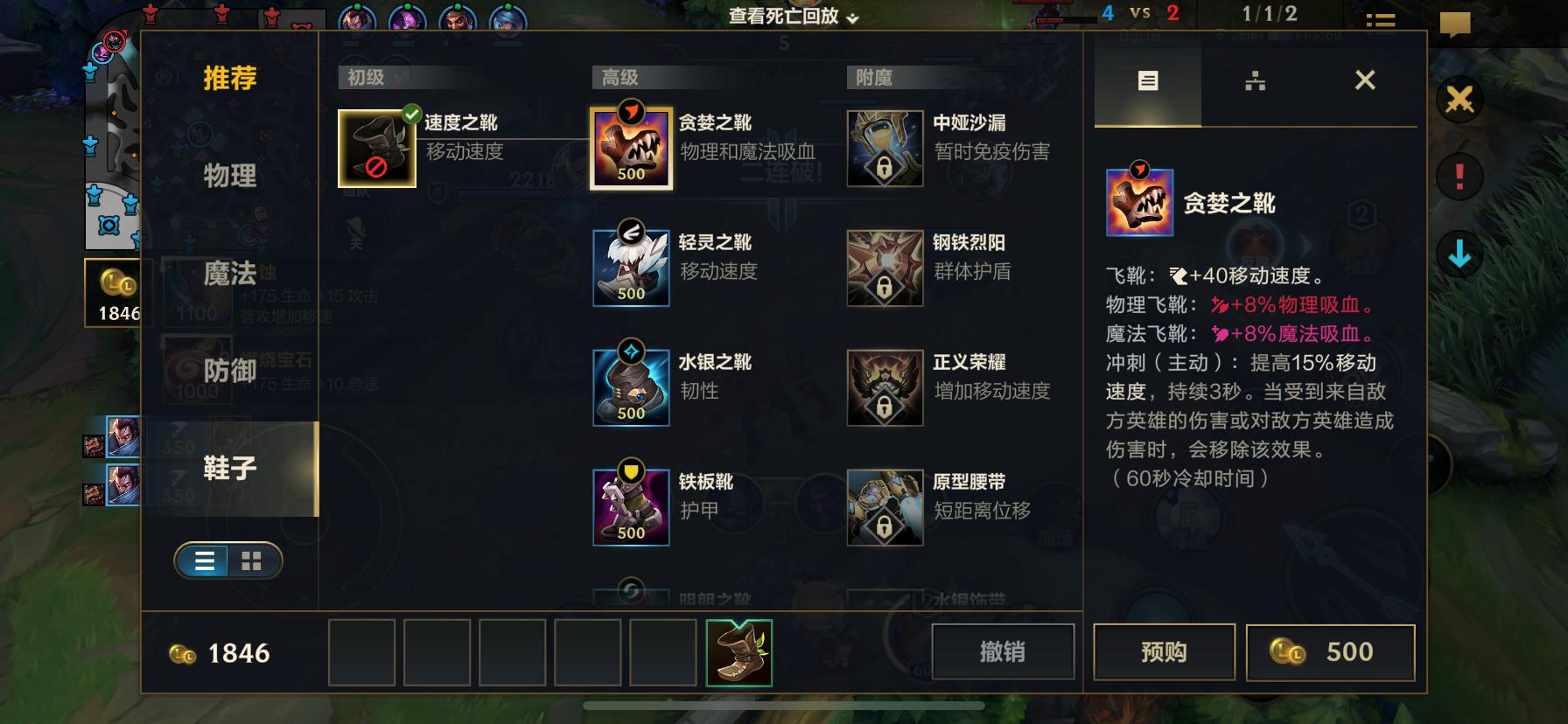Switch to the 物理 category
The width and height of the screenshot is (1568, 724).
(228, 178)
